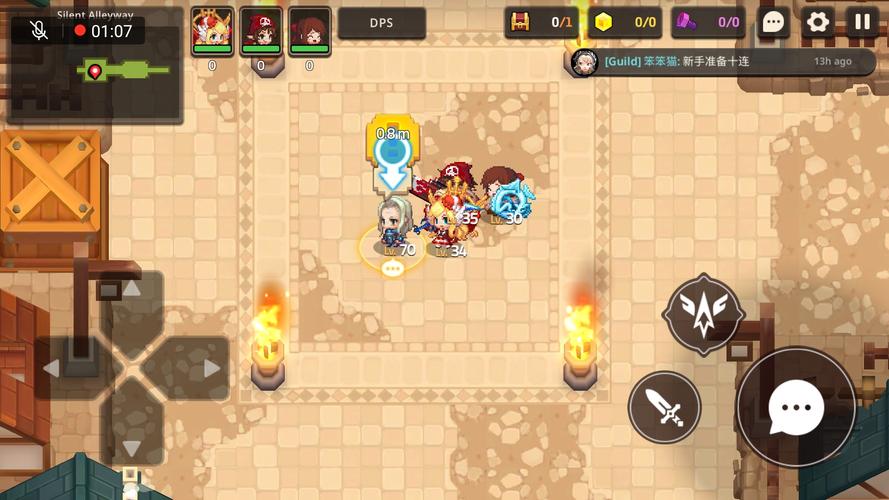Image resolution: width=889 pixels, height=500 pixels.
Task: Activate the winged weapon skill button
Action: [704, 314]
